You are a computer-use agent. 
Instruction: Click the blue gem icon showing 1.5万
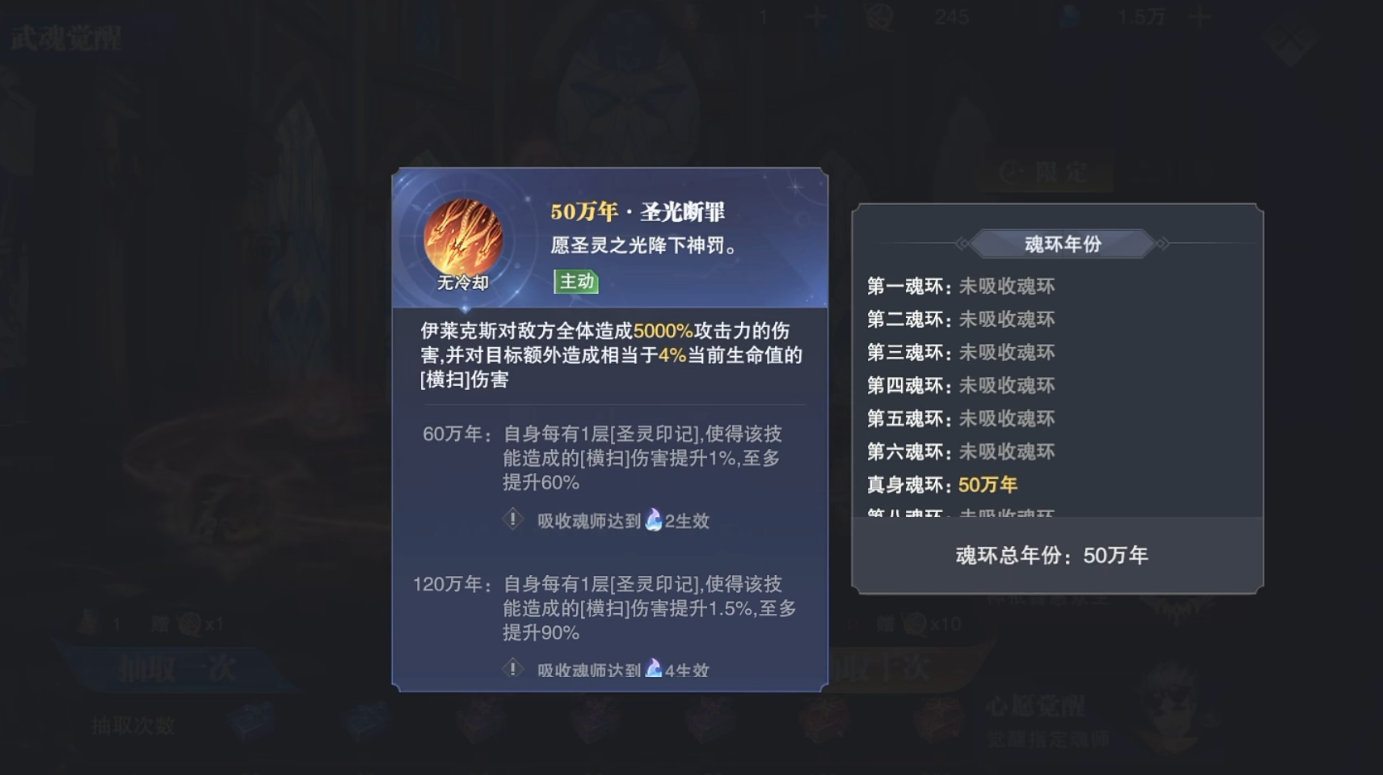click(x=1071, y=16)
